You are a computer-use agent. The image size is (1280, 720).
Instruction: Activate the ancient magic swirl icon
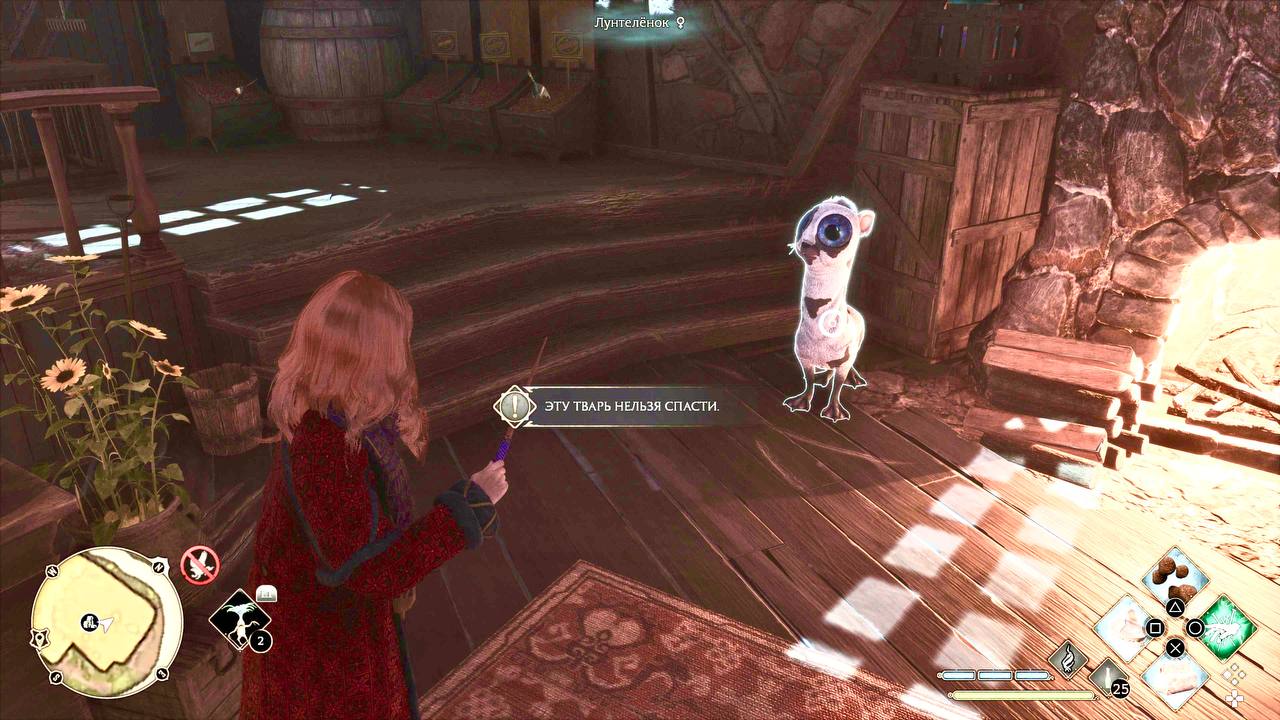pyautogui.click(x=1068, y=658)
